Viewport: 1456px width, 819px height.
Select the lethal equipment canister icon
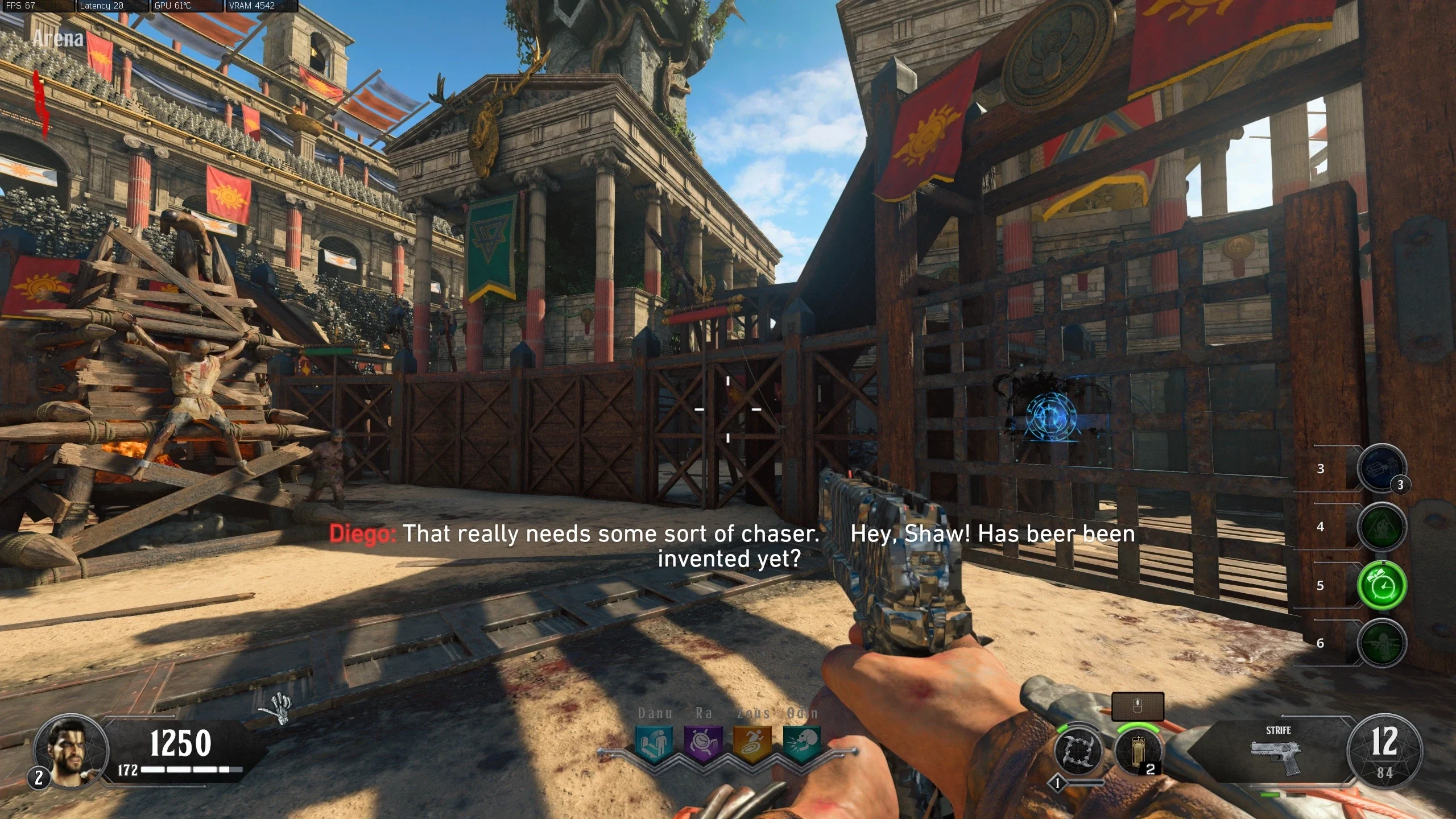pos(1137,751)
